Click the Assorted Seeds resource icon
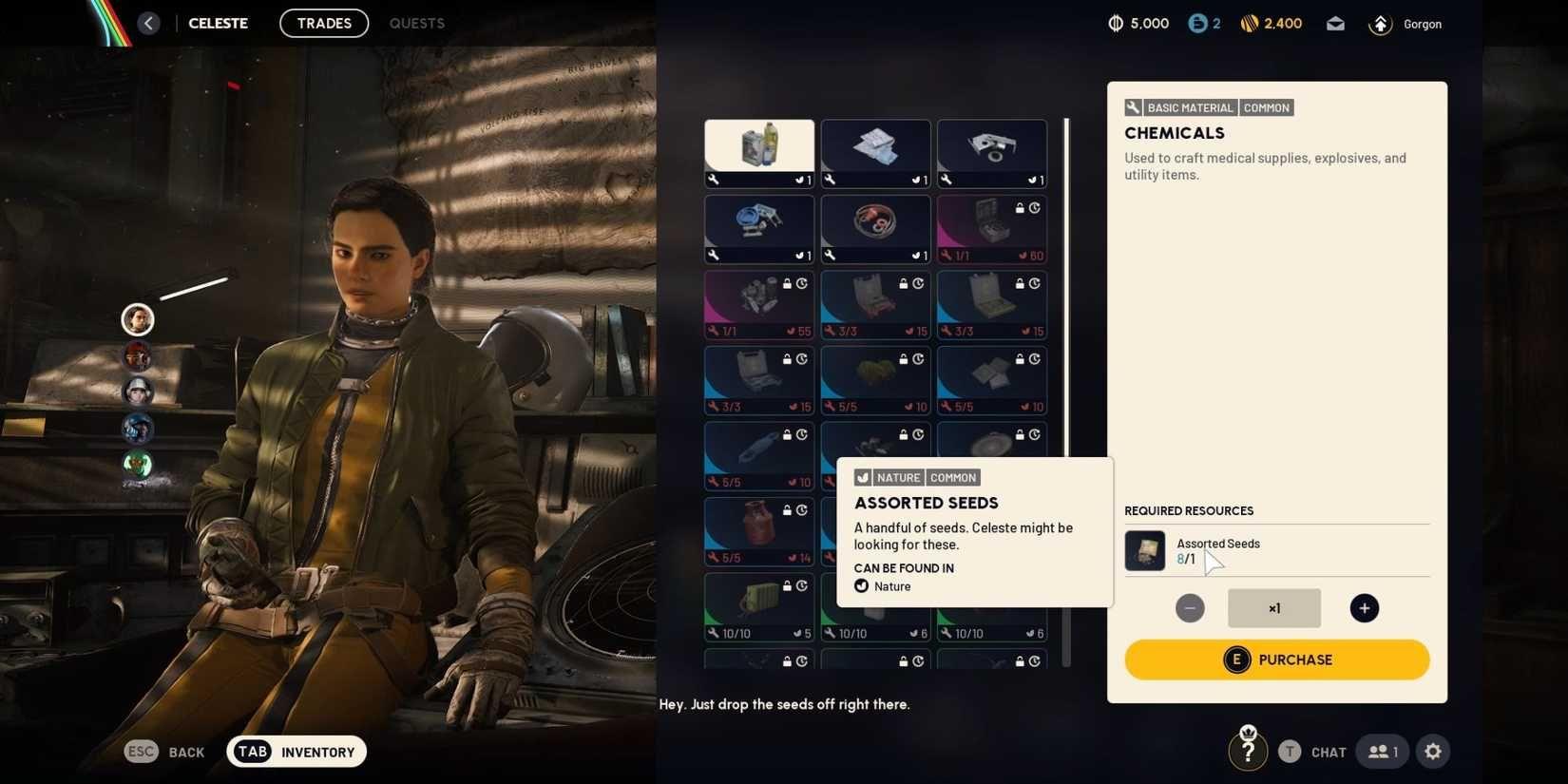The width and height of the screenshot is (1568, 784). click(x=1144, y=550)
